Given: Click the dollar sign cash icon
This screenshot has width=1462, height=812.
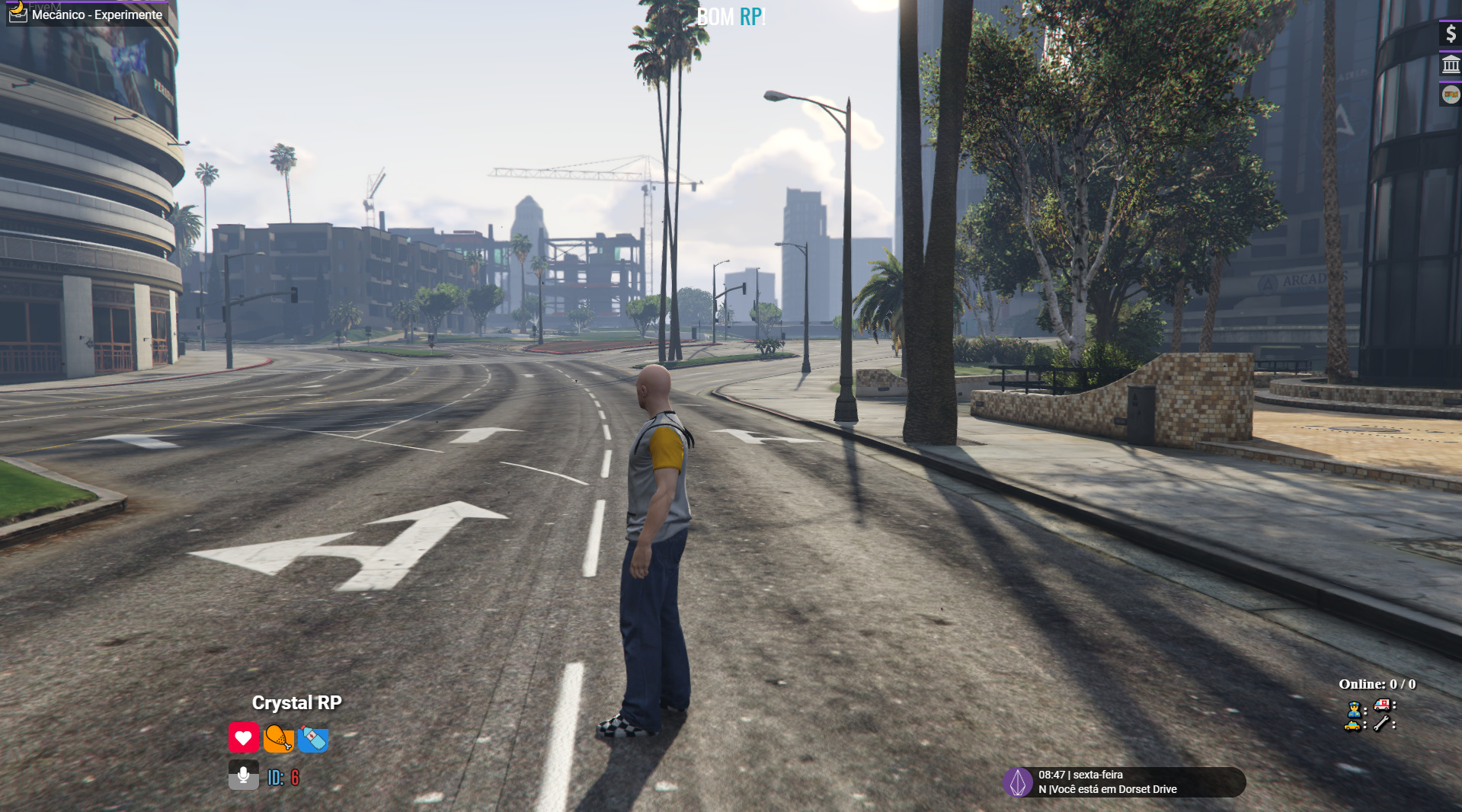Looking at the screenshot, I should 1451,34.
